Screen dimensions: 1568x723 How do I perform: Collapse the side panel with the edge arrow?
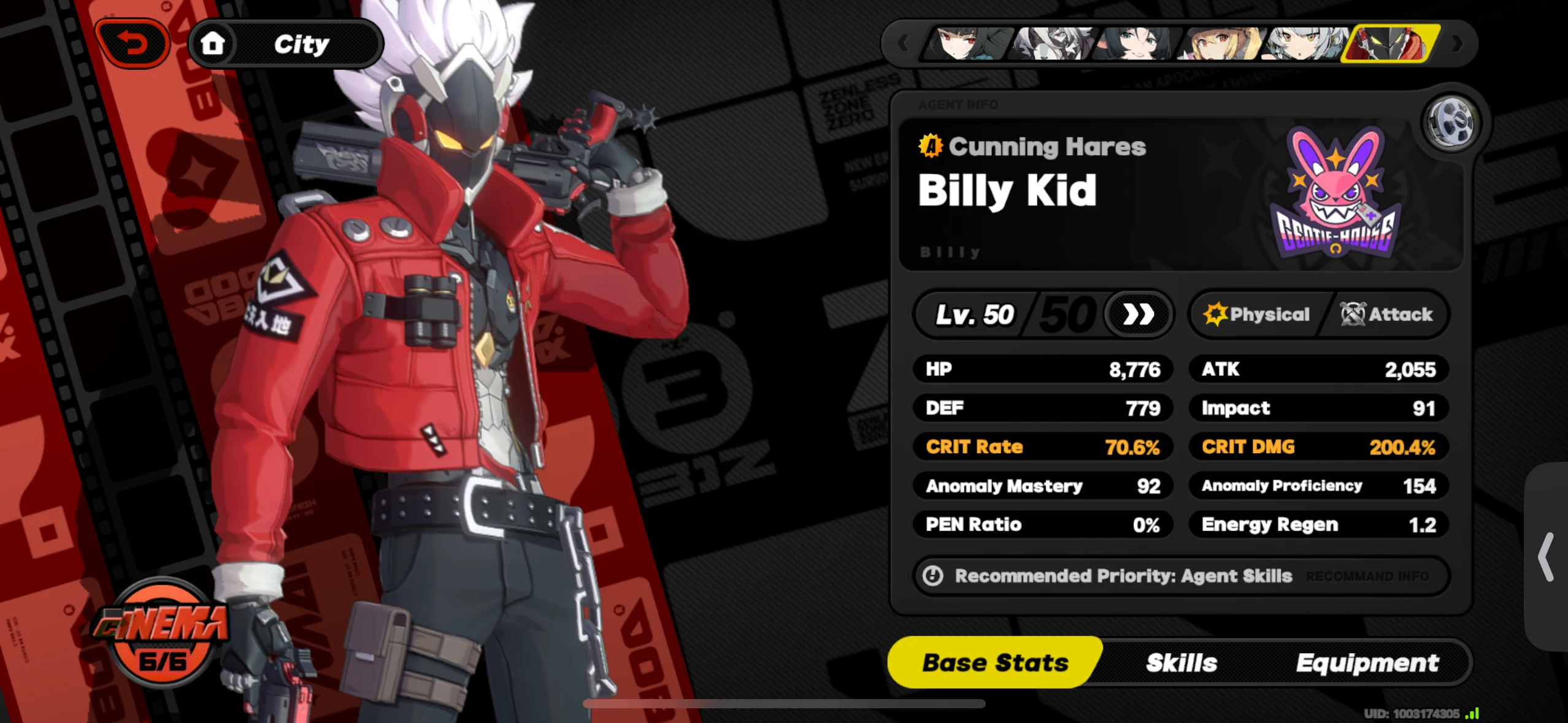coord(1547,558)
